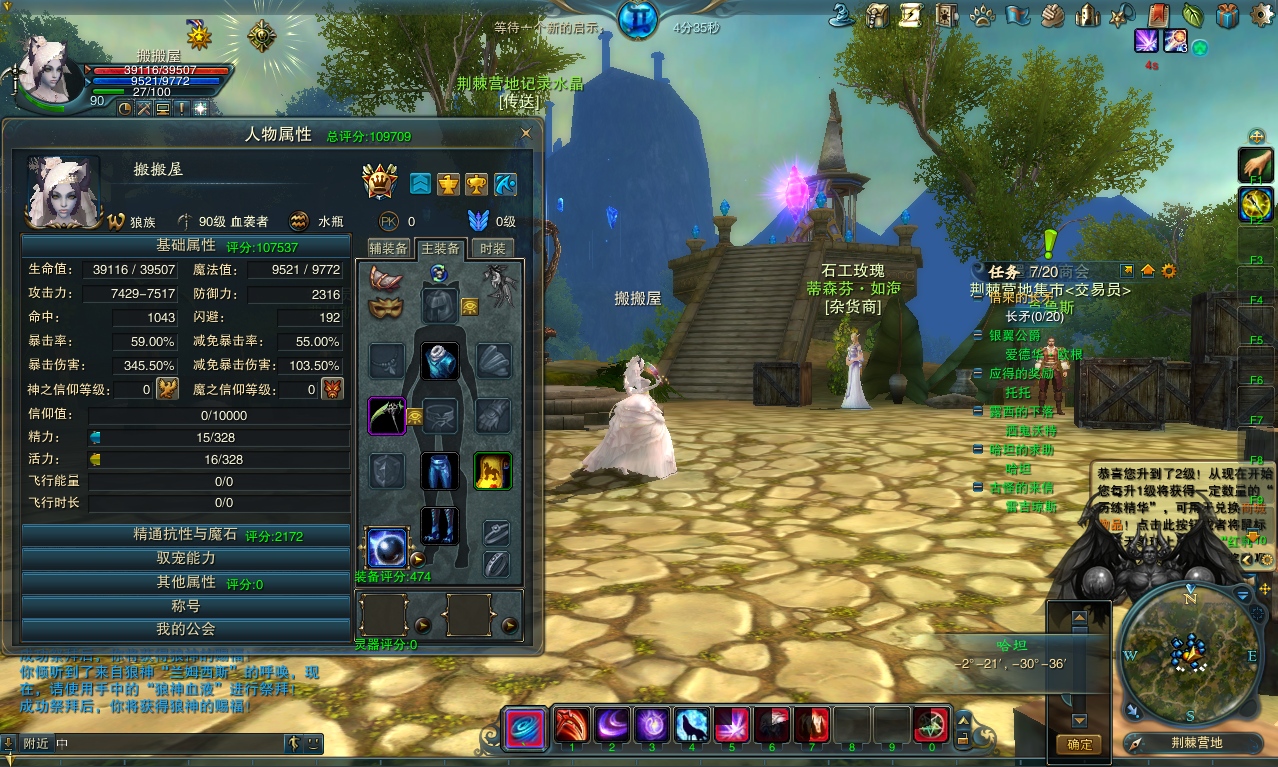
Task: Activate the howling wolf skill
Action: 692,724
